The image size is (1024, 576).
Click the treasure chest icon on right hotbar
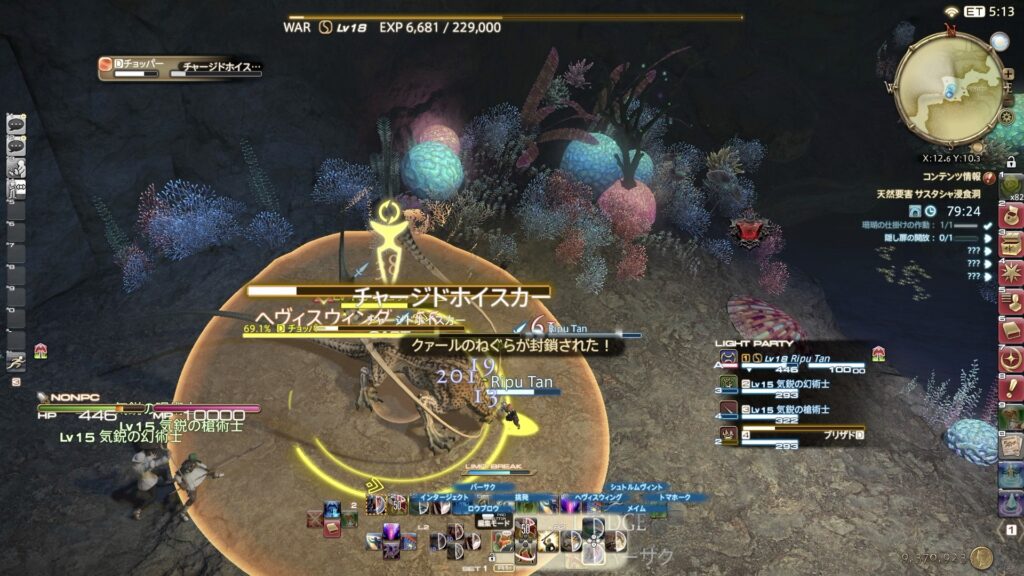(1012, 243)
